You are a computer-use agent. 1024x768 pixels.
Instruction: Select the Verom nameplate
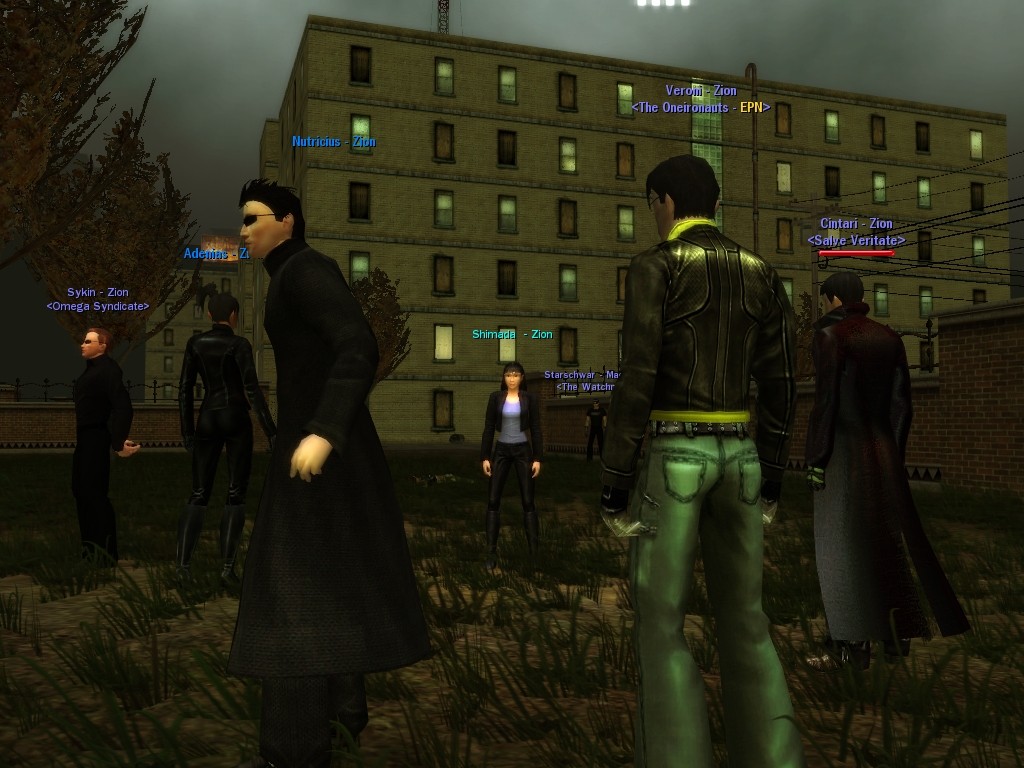tap(701, 91)
